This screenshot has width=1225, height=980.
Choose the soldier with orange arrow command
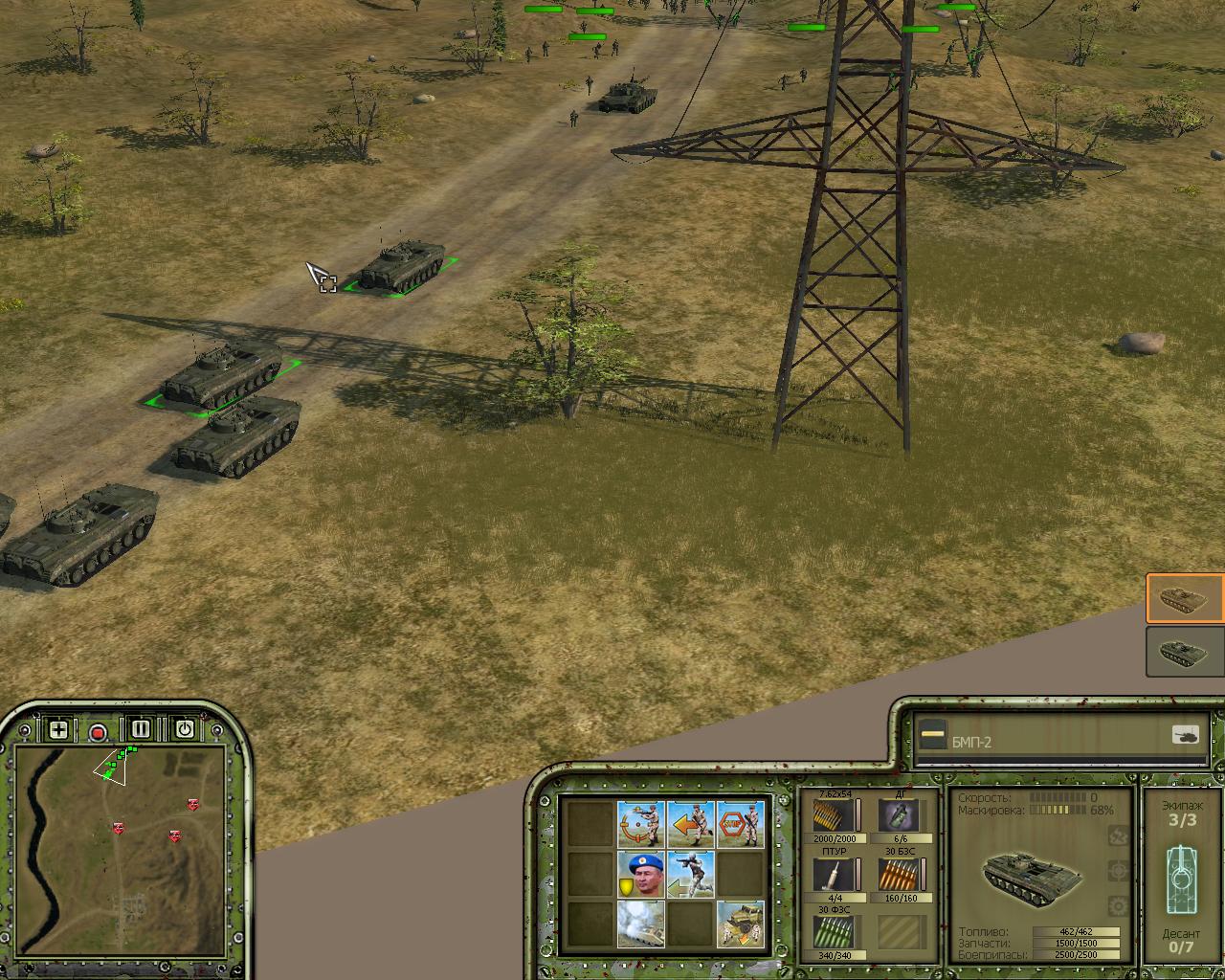pos(690,824)
